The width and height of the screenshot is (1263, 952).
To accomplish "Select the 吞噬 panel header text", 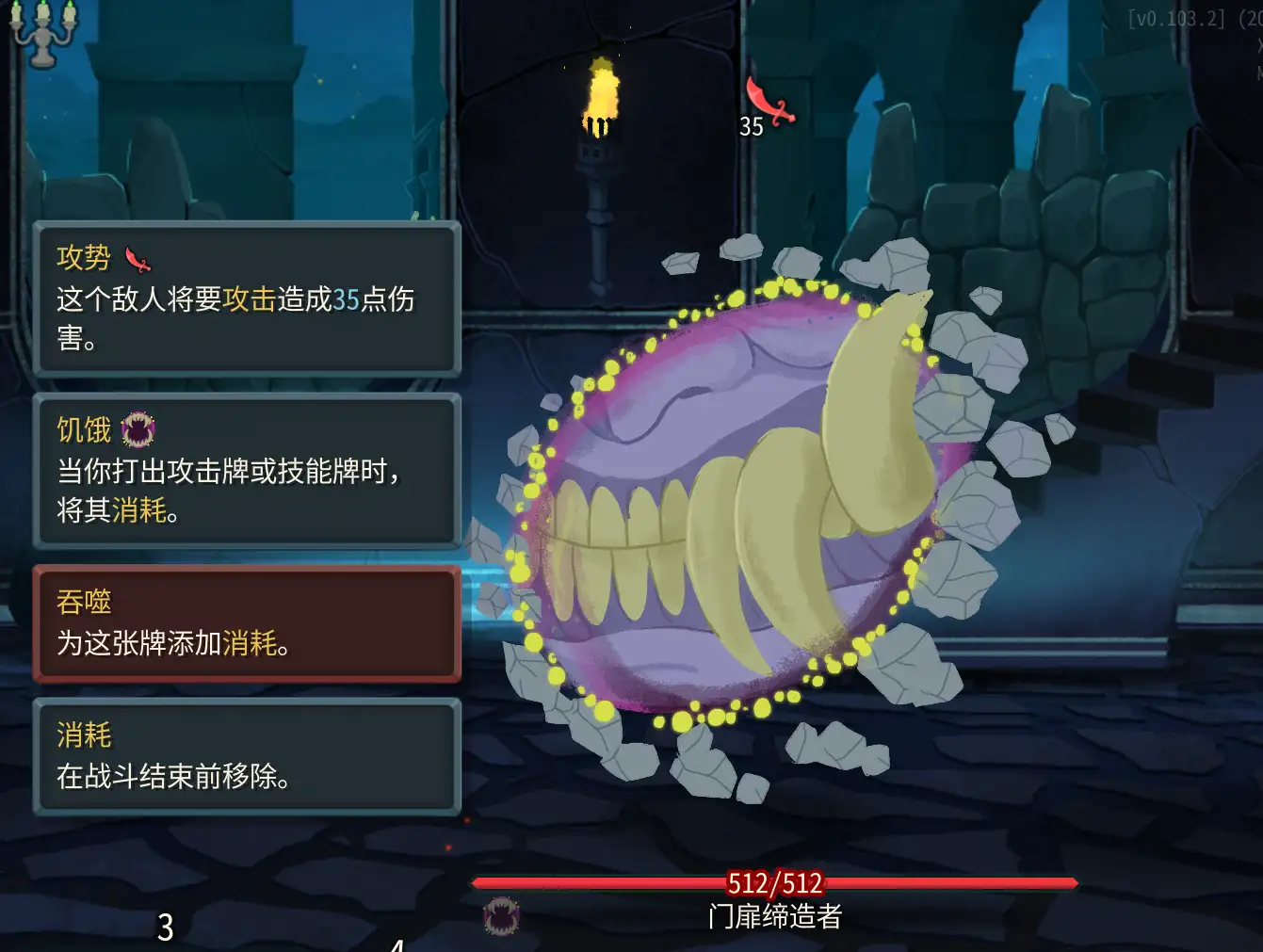I will (x=83, y=601).
